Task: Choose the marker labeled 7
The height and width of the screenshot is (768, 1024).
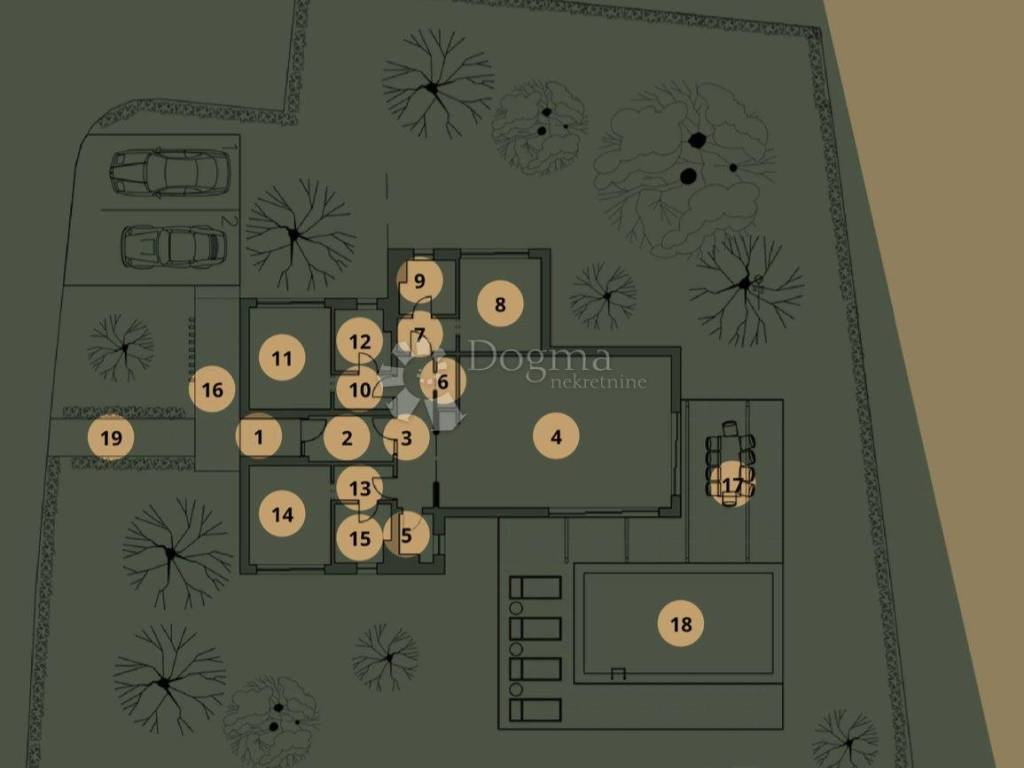Action: (x=420, y=334)
